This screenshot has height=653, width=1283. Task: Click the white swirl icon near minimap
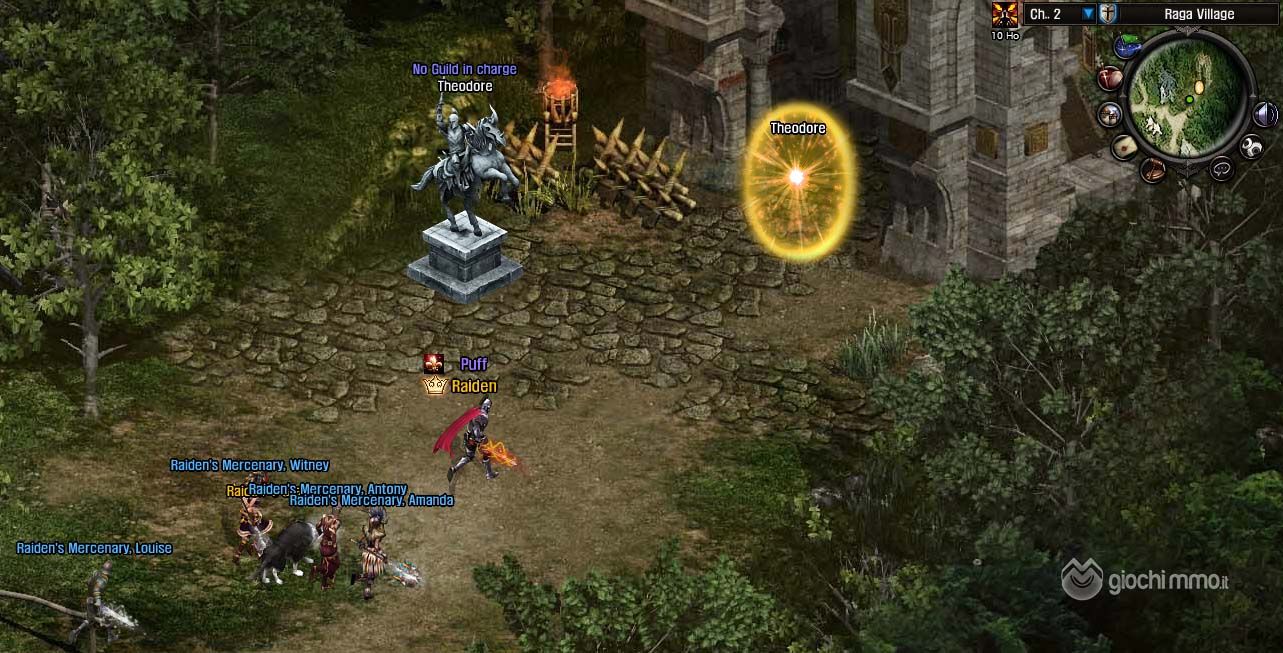[x=1251, y=148]
